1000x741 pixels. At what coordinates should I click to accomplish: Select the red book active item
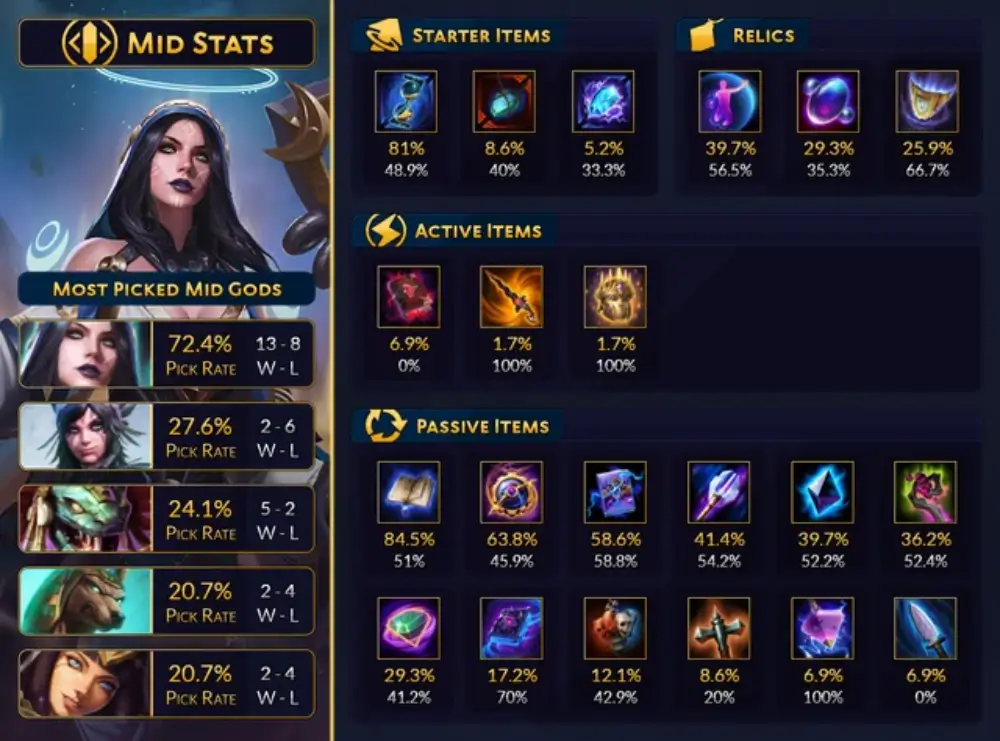408,297
